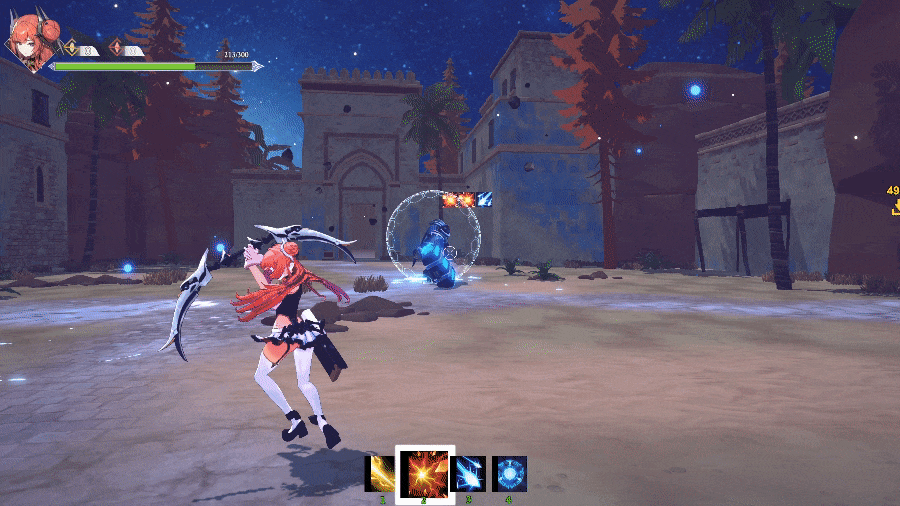This screenshot has height=506, width=900.
Task: Select the orange crystal item counter icon
Action: pyautogui.click(x=116, y=48)
